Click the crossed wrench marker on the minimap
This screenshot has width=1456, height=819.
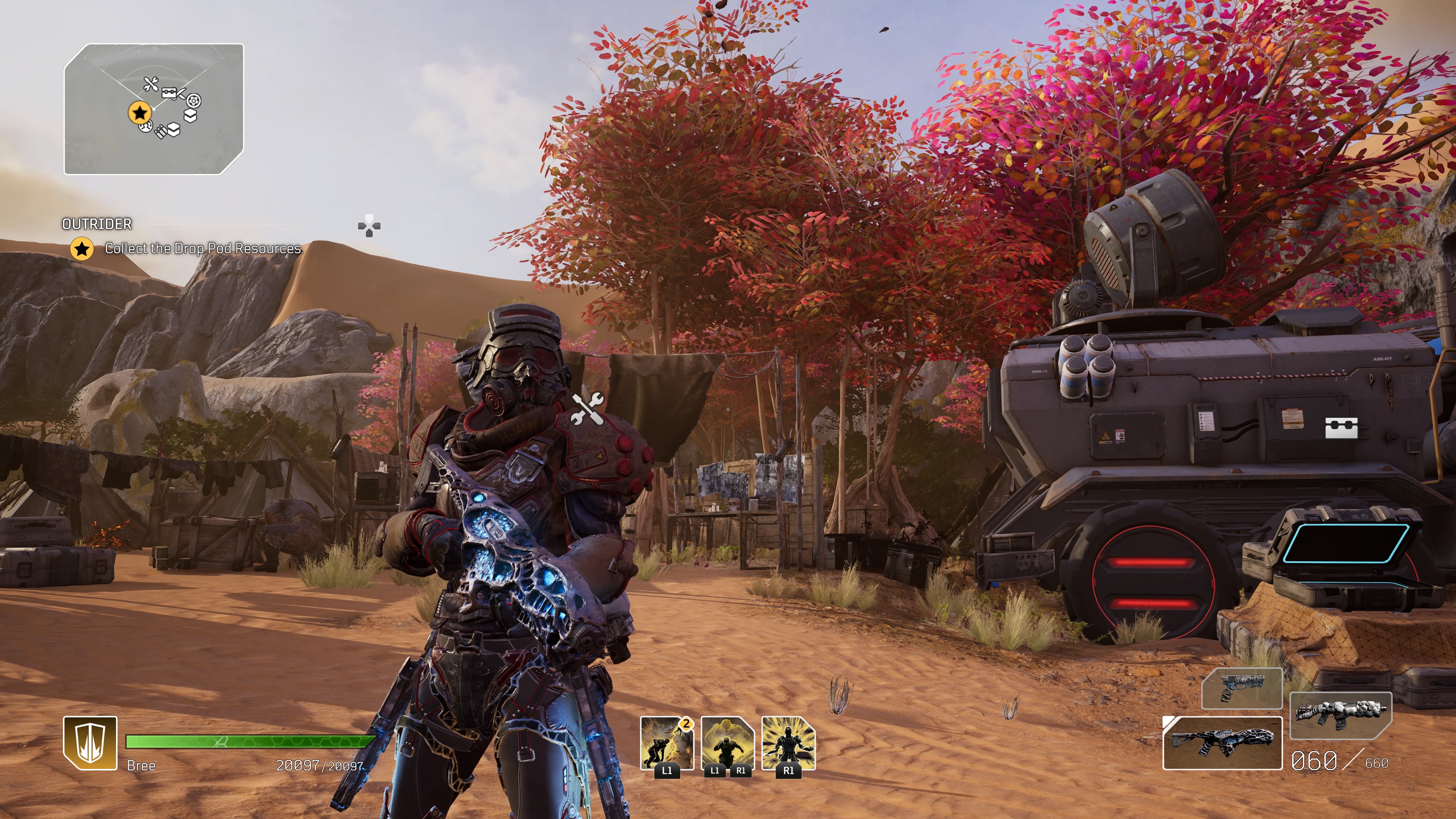click(151, 85)
